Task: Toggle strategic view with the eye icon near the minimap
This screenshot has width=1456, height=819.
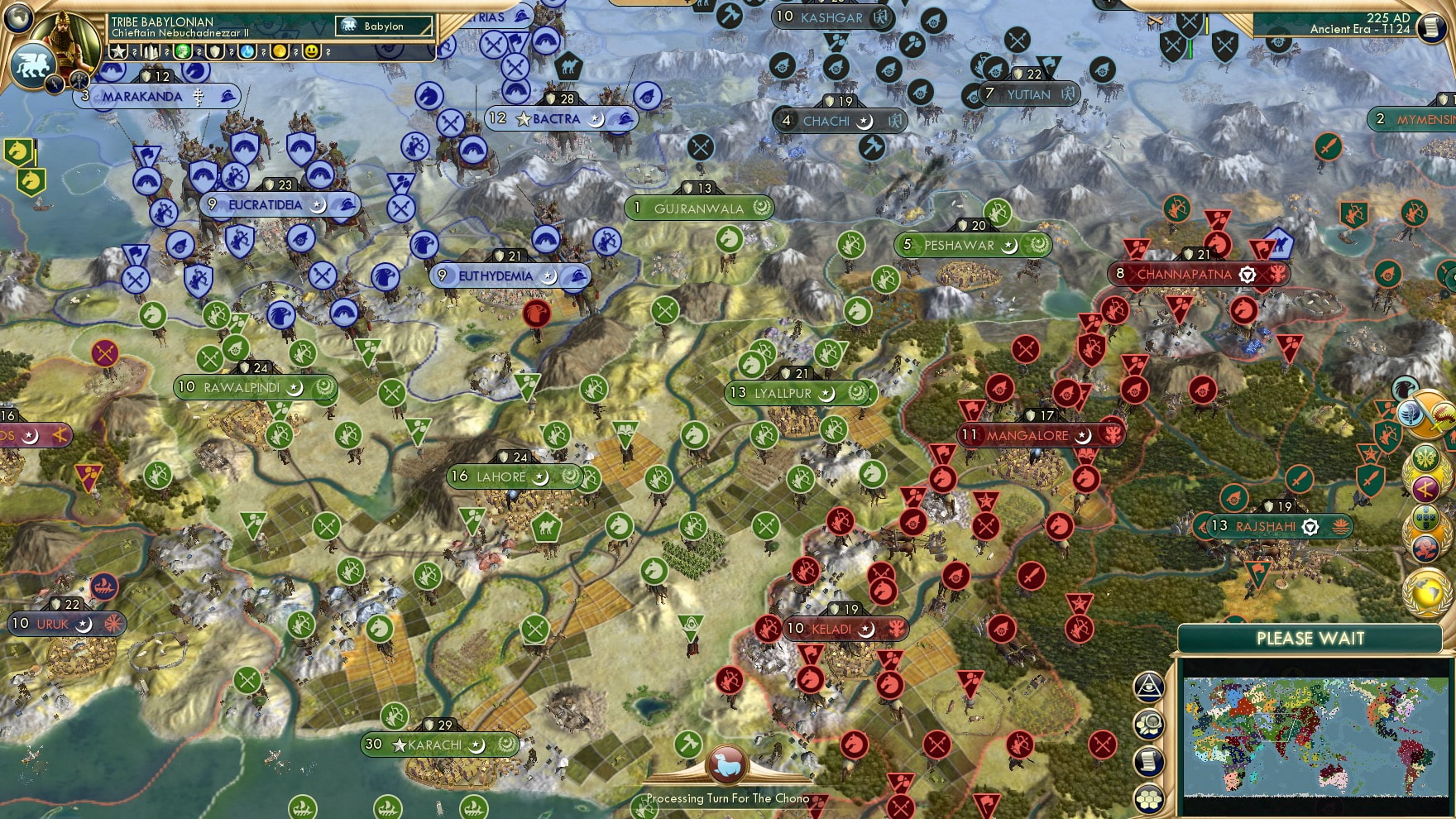Action: coord(1148,687)
